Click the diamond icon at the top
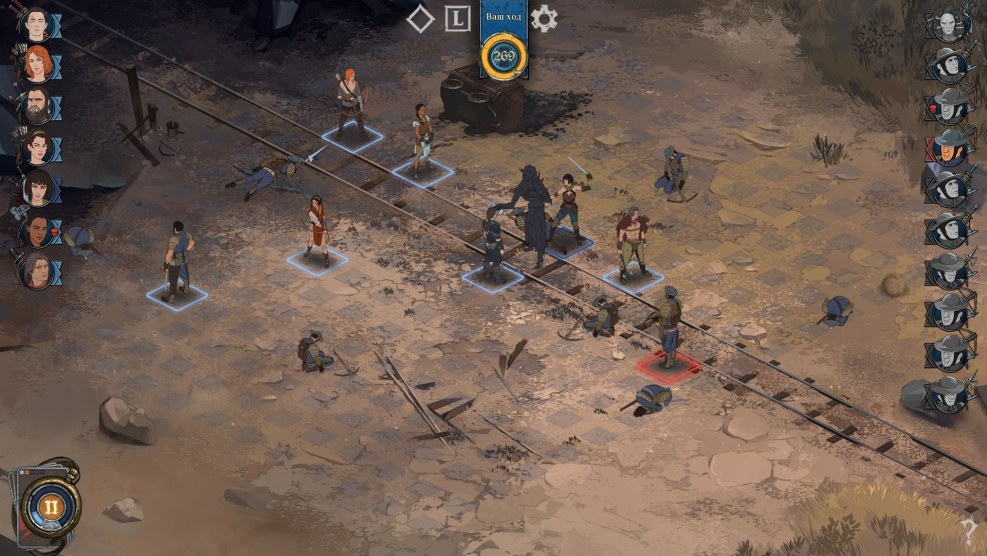Screen dimensions: 987x556 pos(421,18)
